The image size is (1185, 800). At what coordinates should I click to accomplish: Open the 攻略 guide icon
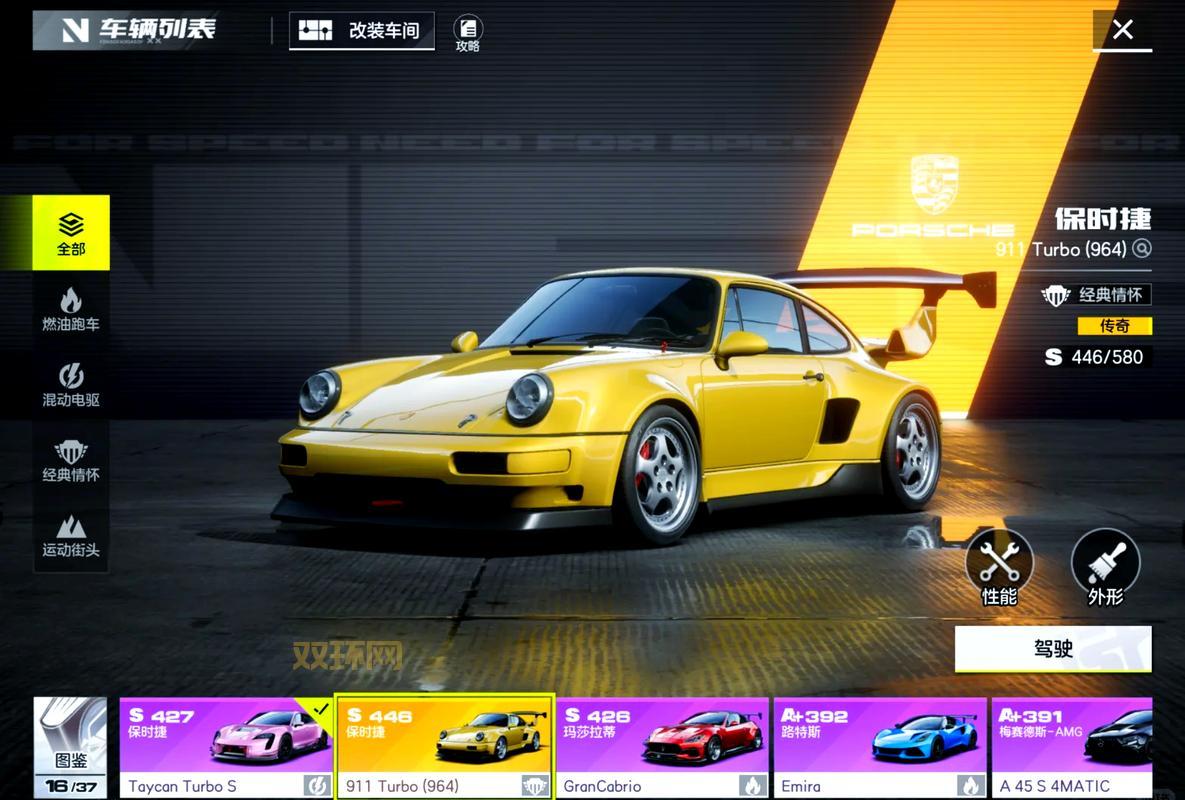tap(467, 33)
